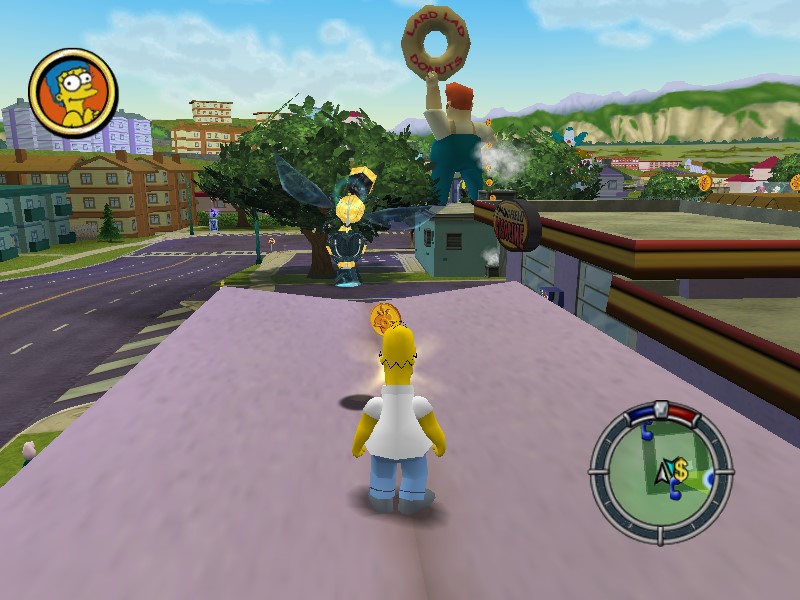Click the Marge portrait icon
800x600 pixels.
click(73, 93)
